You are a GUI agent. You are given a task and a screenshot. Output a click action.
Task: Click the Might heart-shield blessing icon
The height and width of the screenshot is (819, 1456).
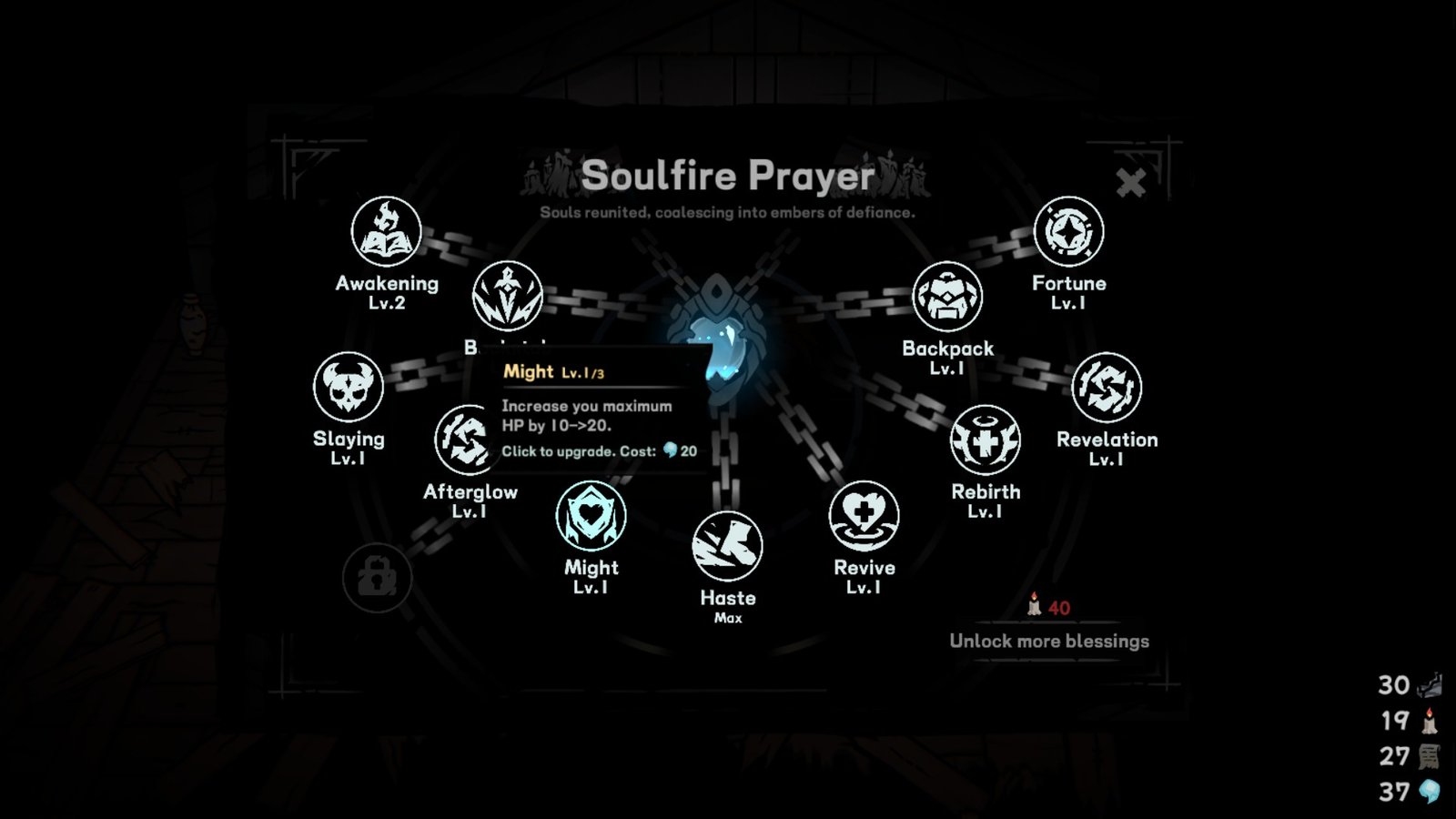pos(590,515)
